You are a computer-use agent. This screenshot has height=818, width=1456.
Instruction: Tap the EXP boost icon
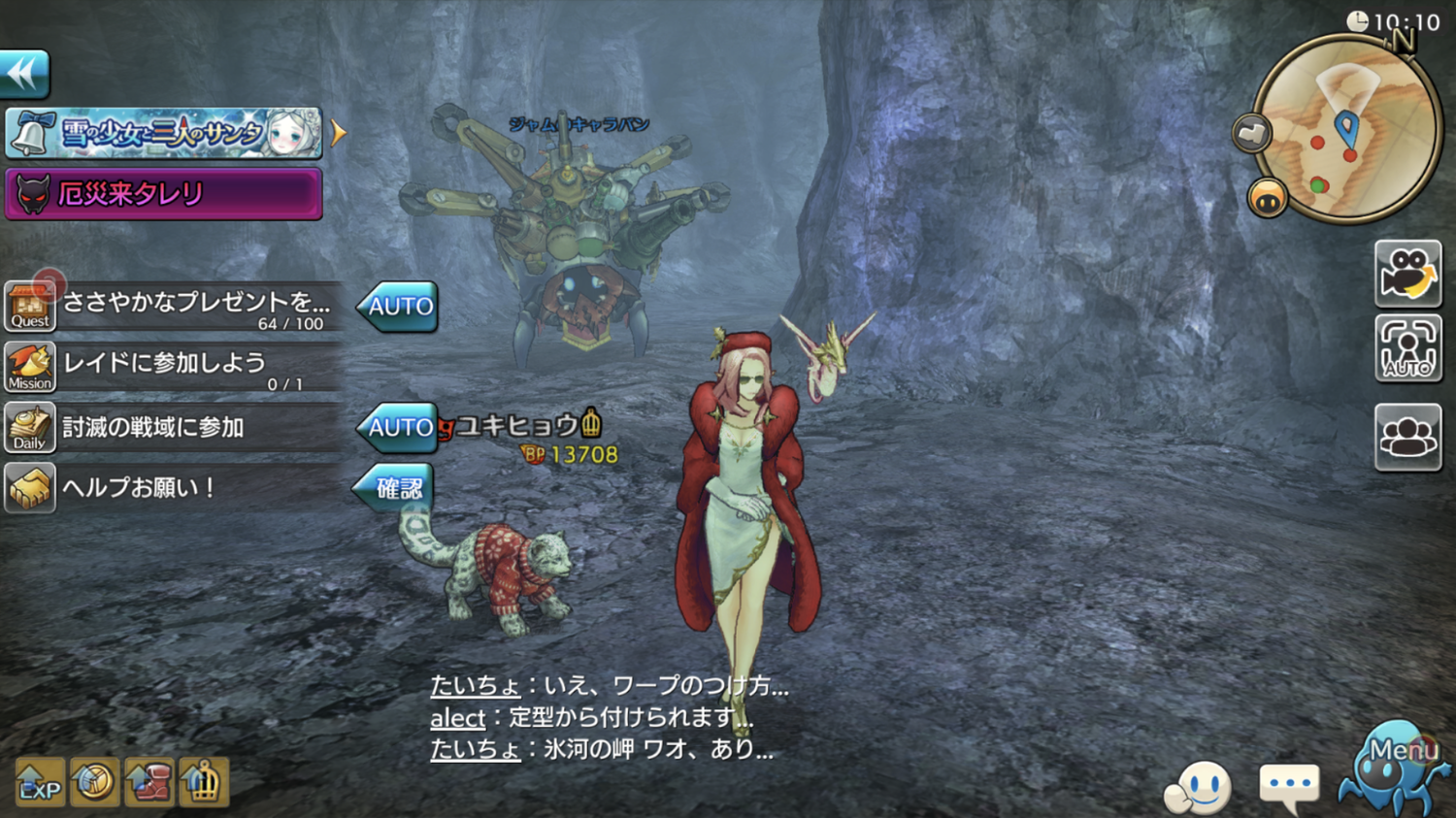[x=40, y=783]
